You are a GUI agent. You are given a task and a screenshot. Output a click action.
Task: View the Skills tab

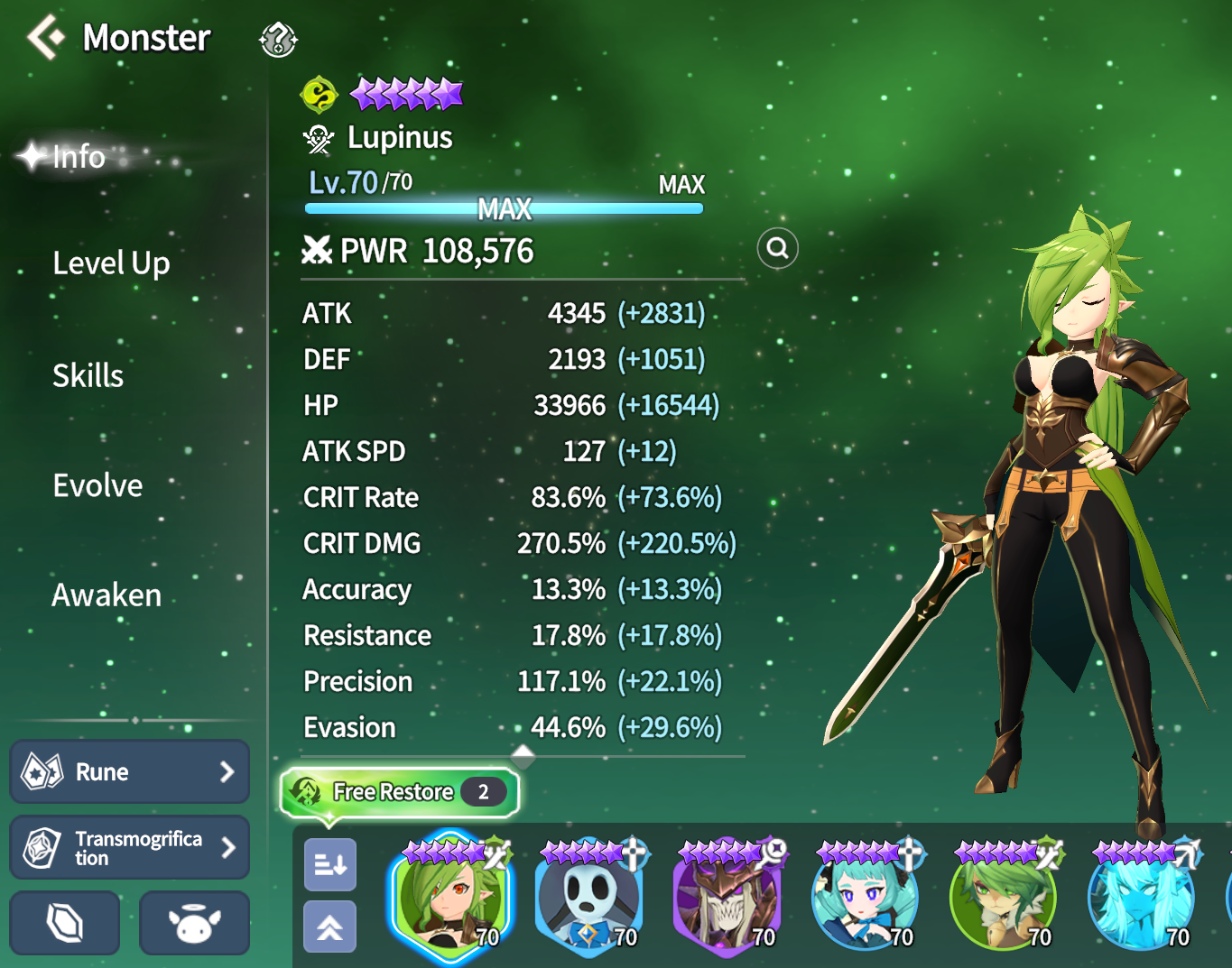point(88,375)
